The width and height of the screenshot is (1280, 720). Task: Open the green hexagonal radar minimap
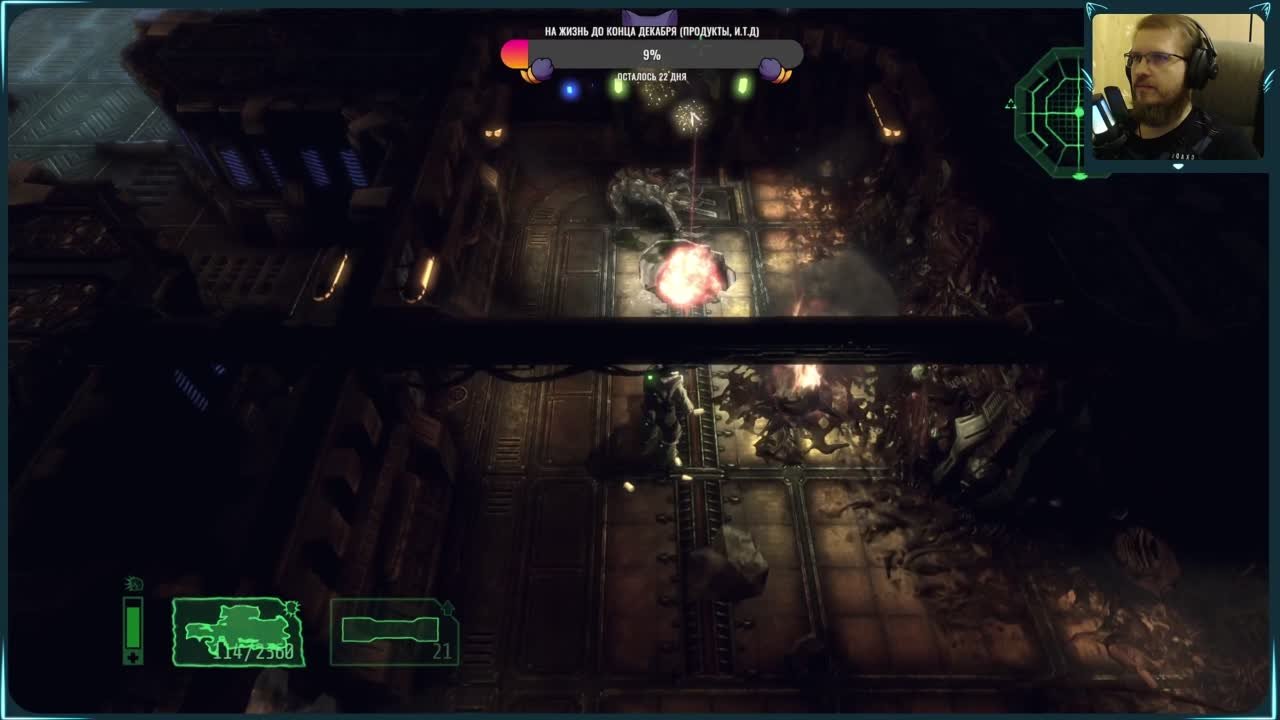(1052, 112)
